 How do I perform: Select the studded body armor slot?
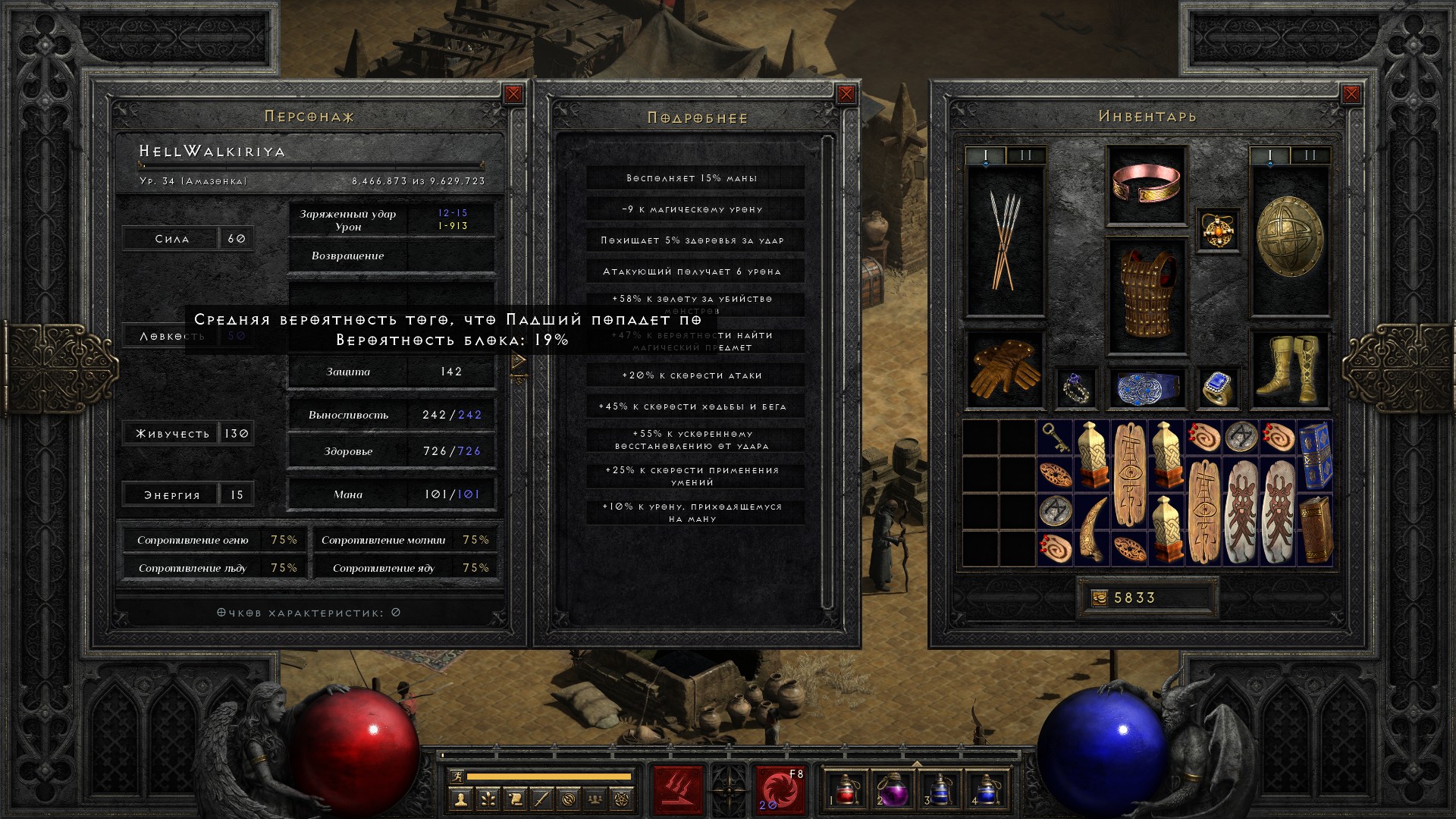point(1147,296)
